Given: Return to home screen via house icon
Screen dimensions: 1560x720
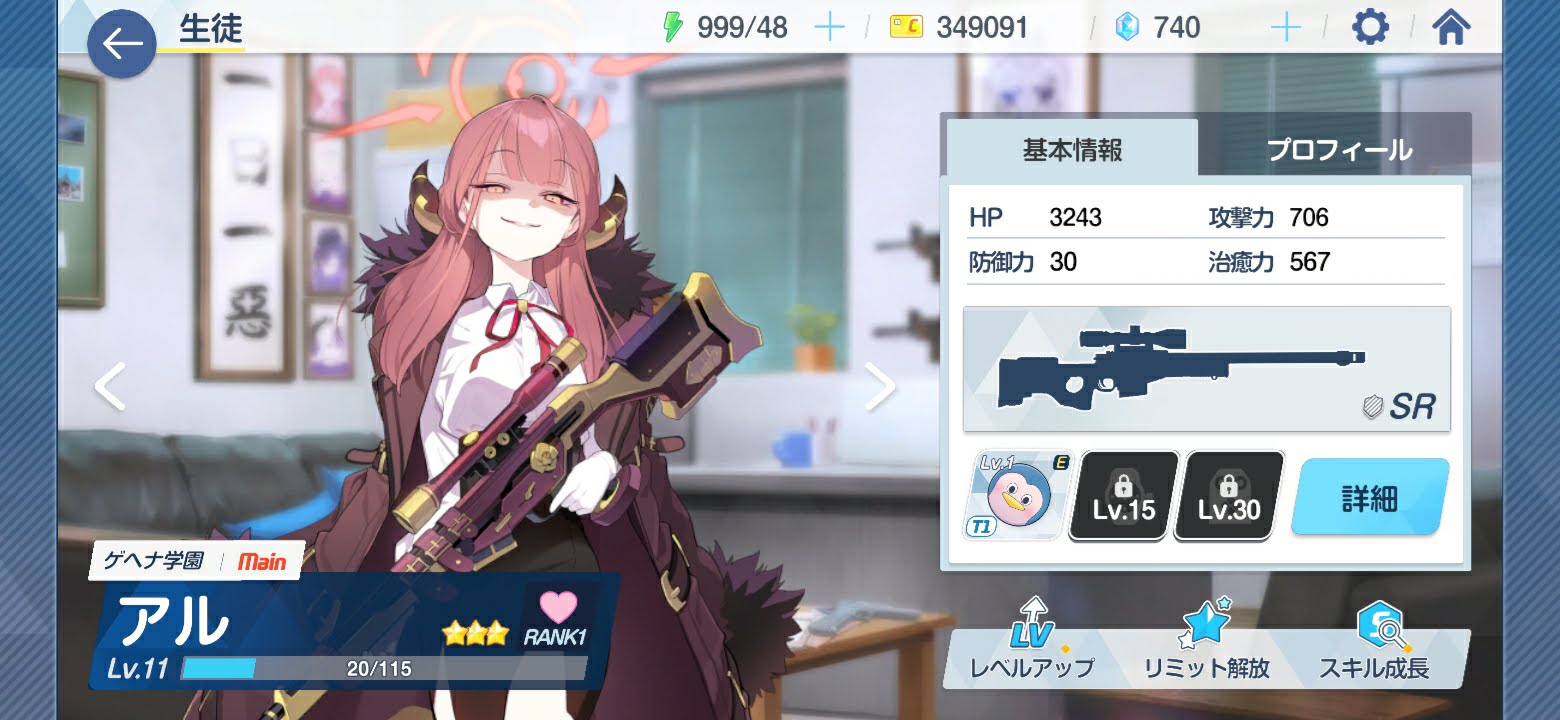Looking at the screenshot, I should tap(1449, 27).
